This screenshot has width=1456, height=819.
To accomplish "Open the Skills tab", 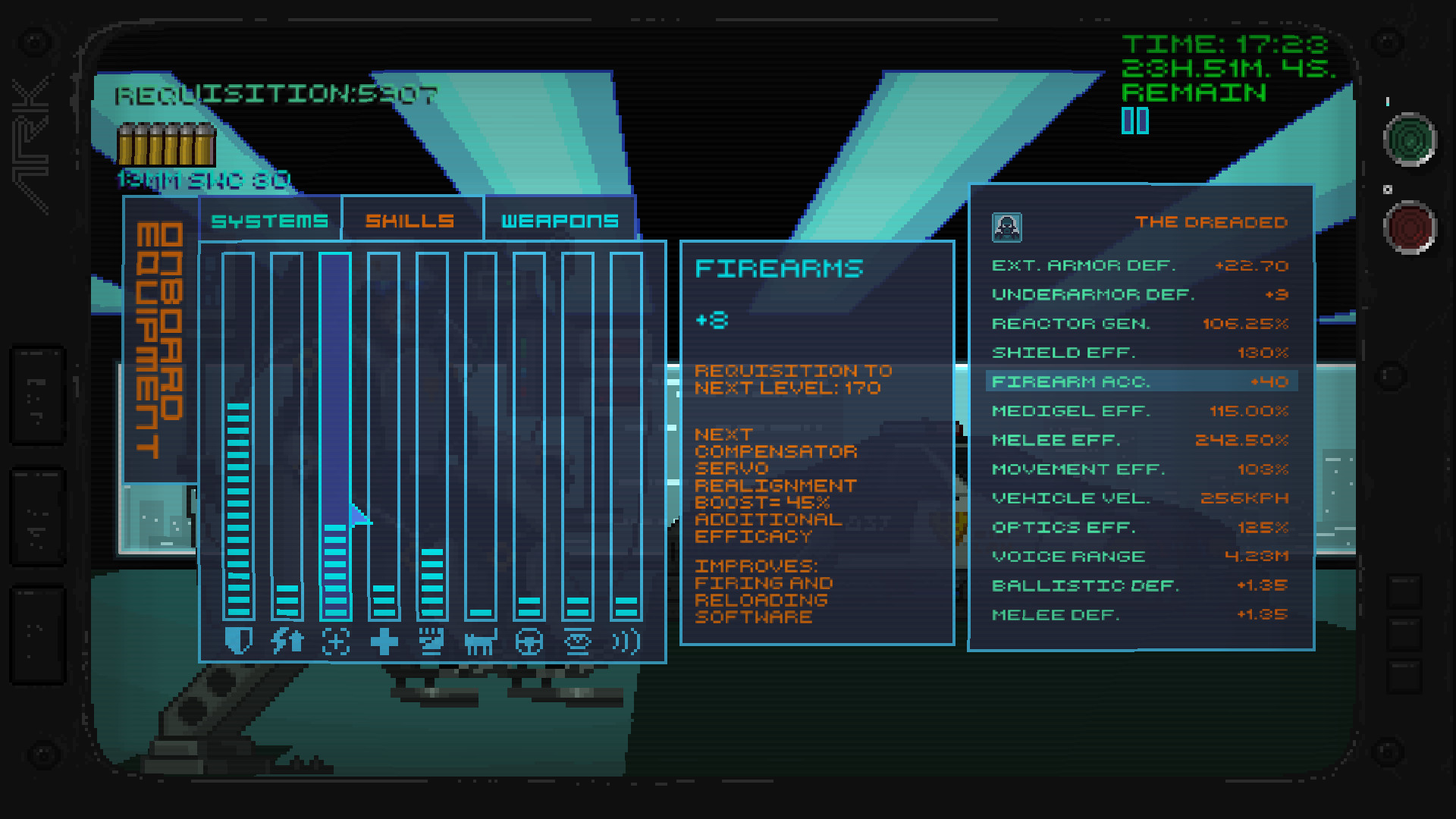I will (409, 220).
